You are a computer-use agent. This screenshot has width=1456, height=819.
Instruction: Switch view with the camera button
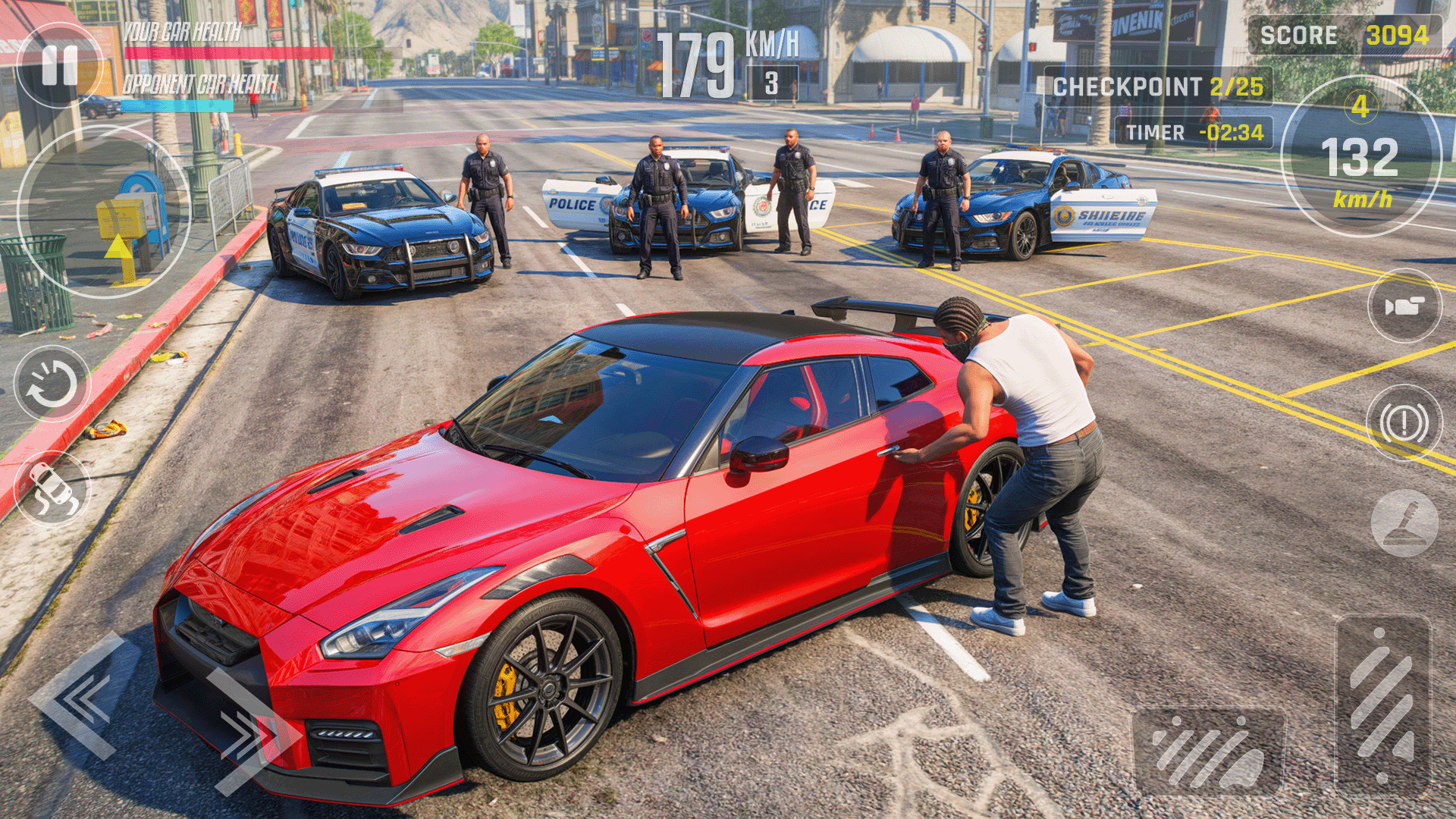pyautogui.click(x=1404, y=306)
